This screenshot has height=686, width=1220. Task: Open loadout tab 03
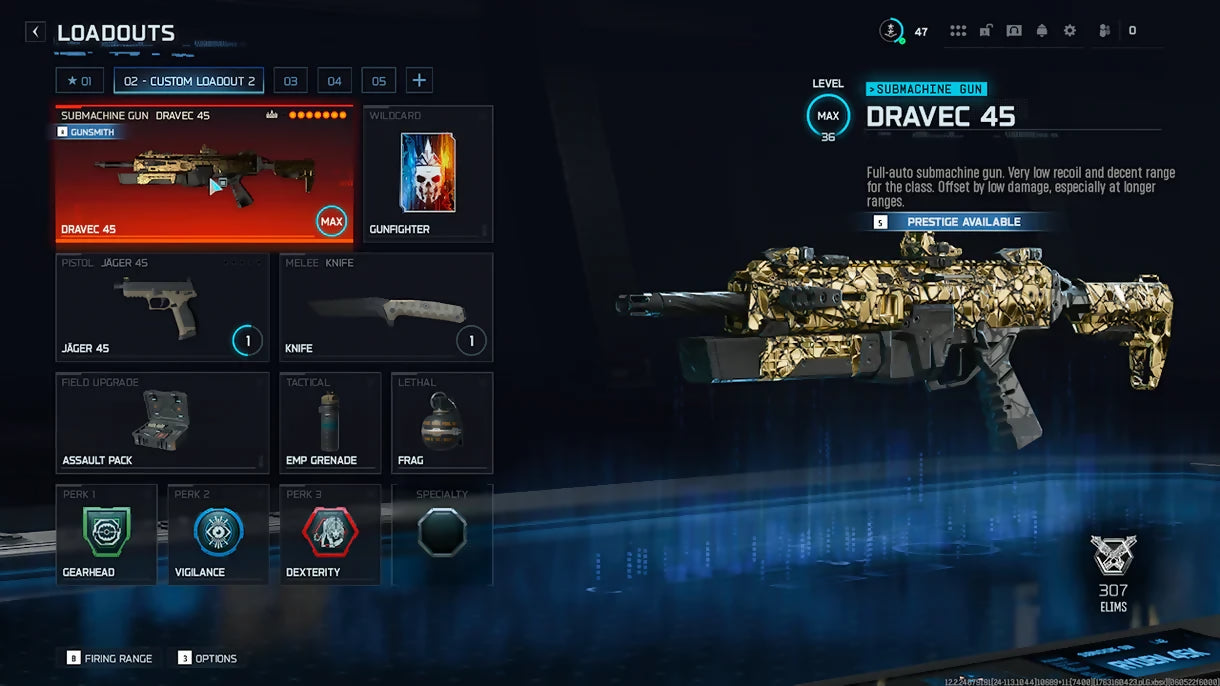pyautogui.click(x=290, y=81)
